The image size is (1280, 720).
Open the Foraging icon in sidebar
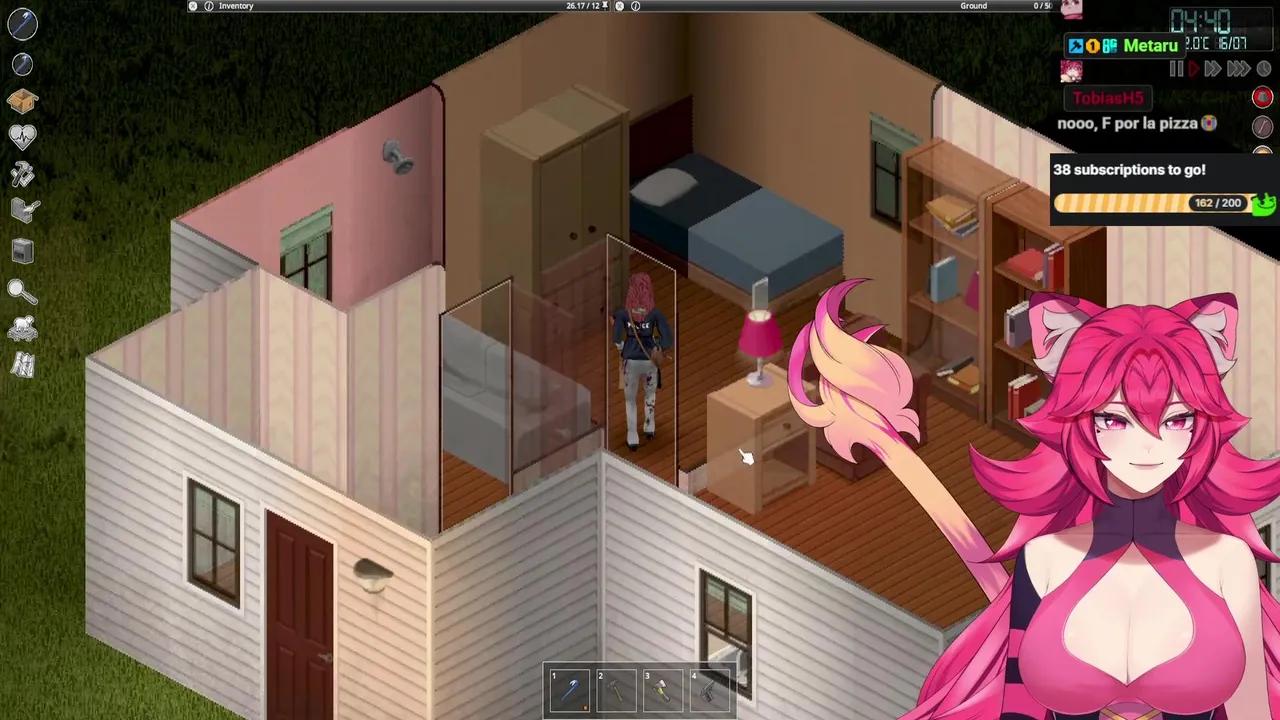click(x=22, y=330)
